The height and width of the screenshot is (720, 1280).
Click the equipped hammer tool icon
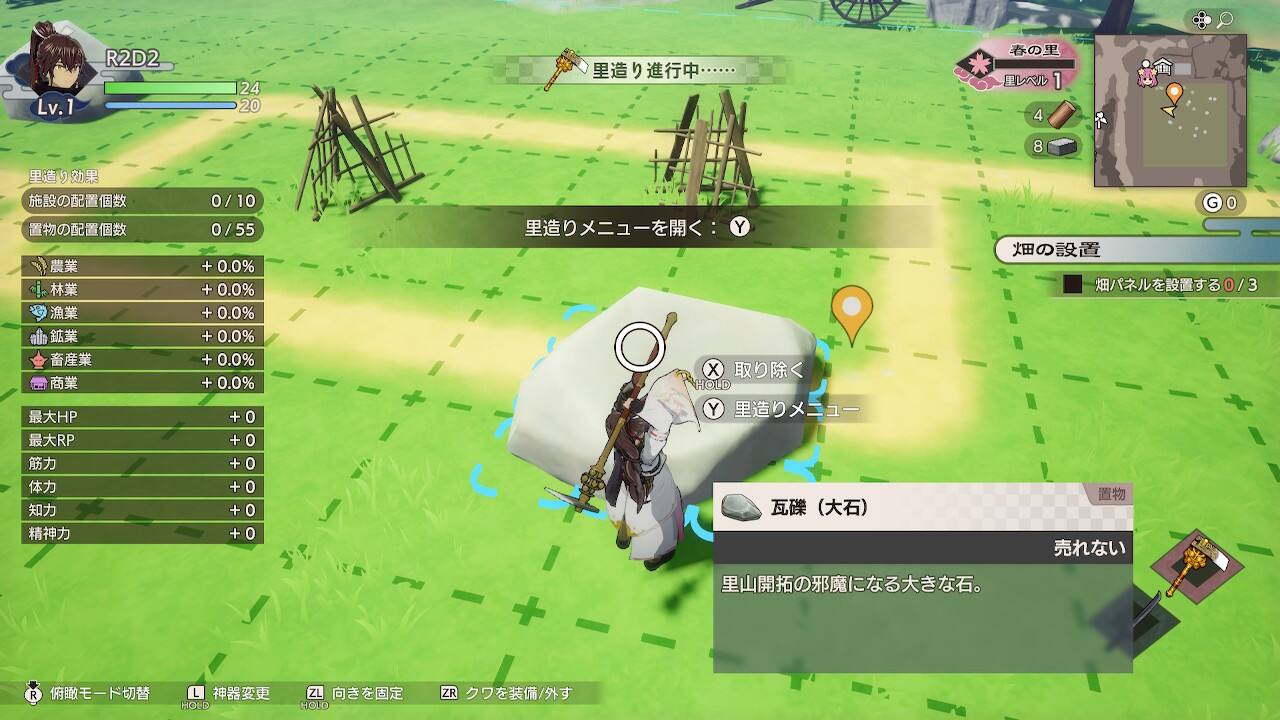point(1197,568)
